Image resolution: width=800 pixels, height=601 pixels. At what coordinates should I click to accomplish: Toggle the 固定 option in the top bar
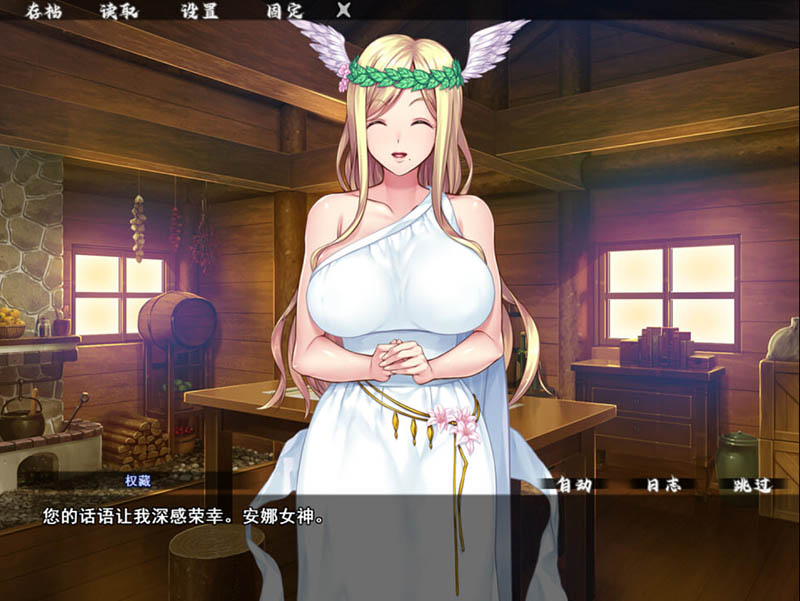tap(284, 11)
